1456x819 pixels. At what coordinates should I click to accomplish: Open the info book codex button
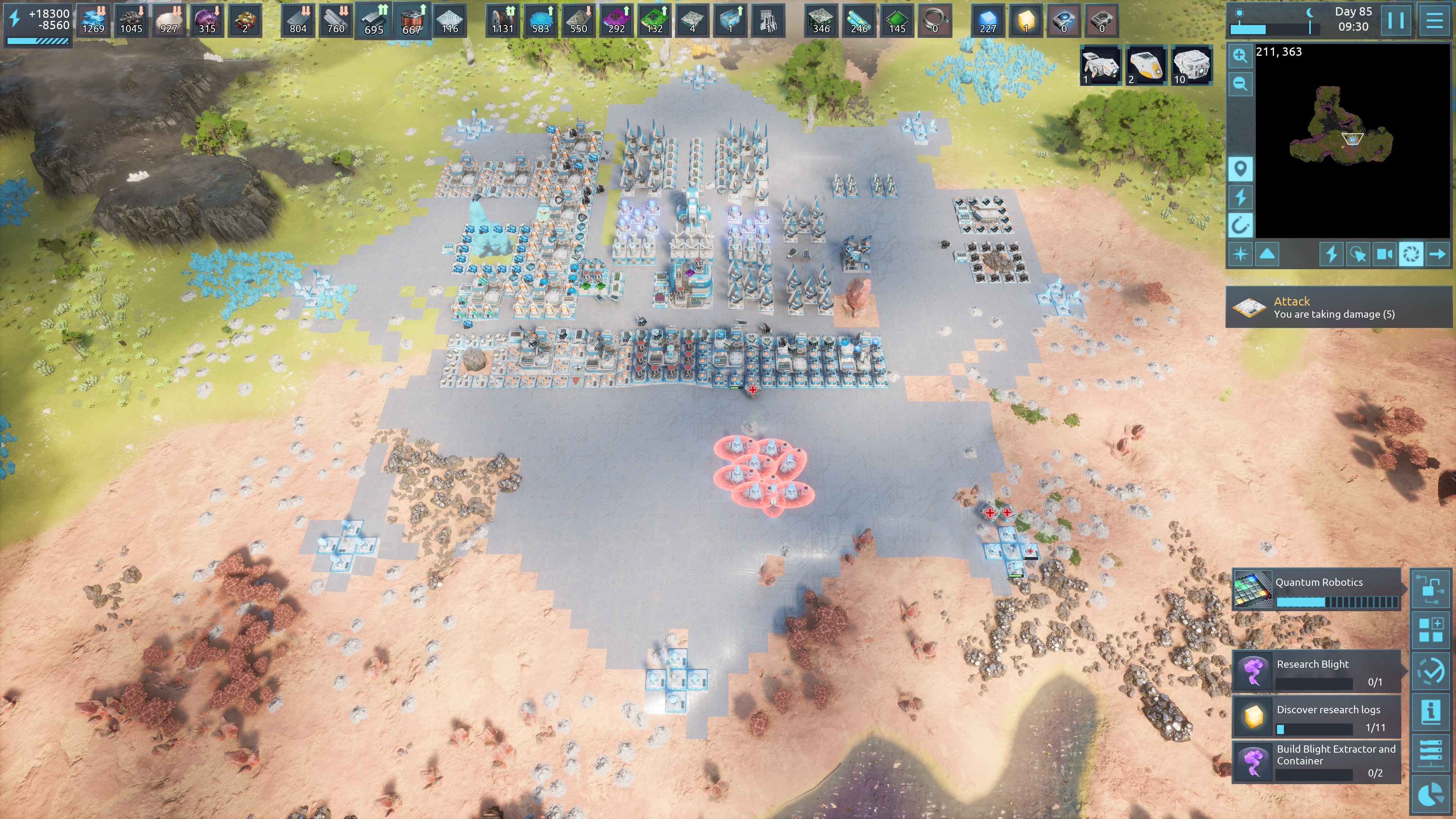coord(1431,711)
